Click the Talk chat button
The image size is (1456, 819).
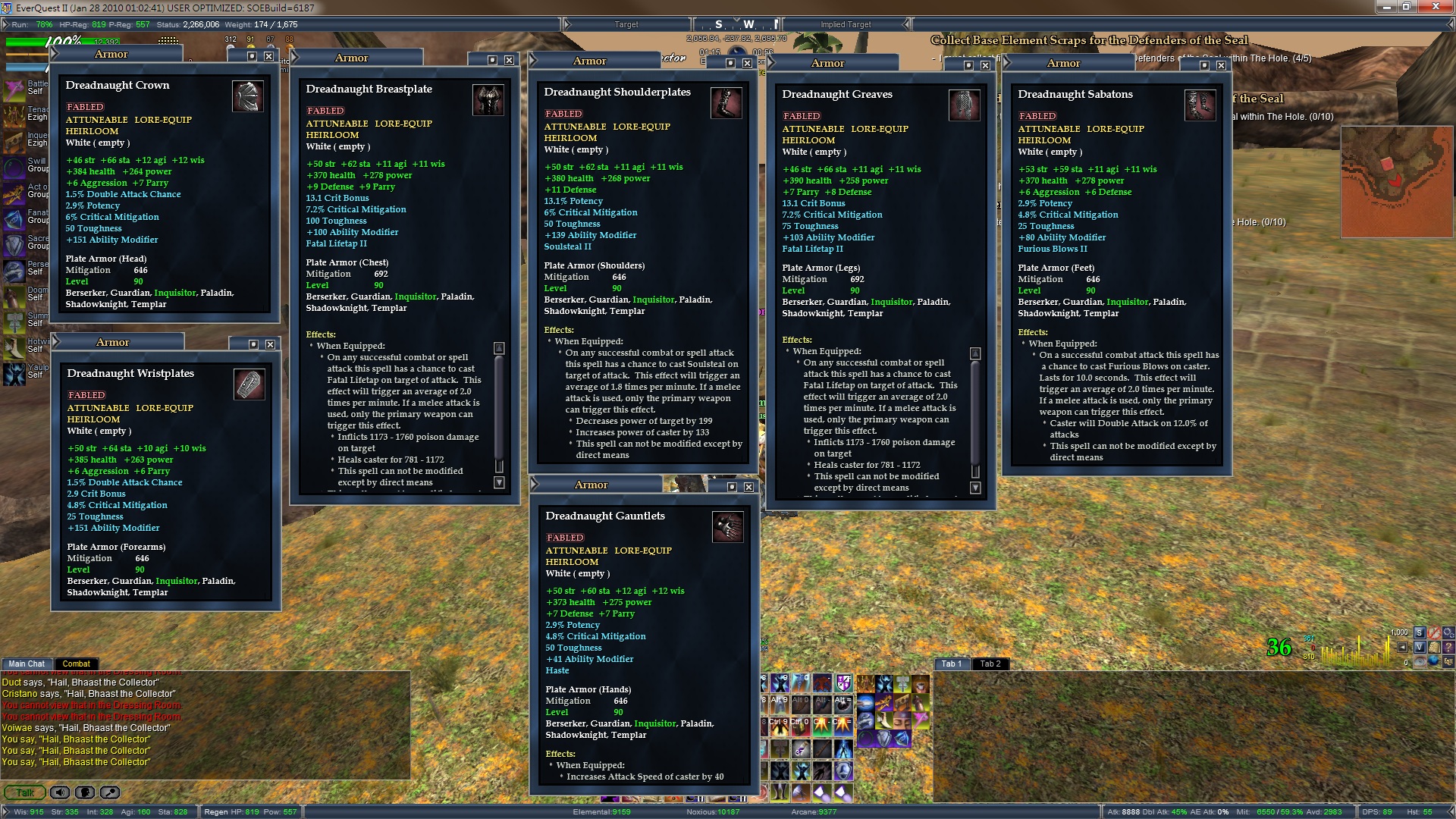click(25, 792)
